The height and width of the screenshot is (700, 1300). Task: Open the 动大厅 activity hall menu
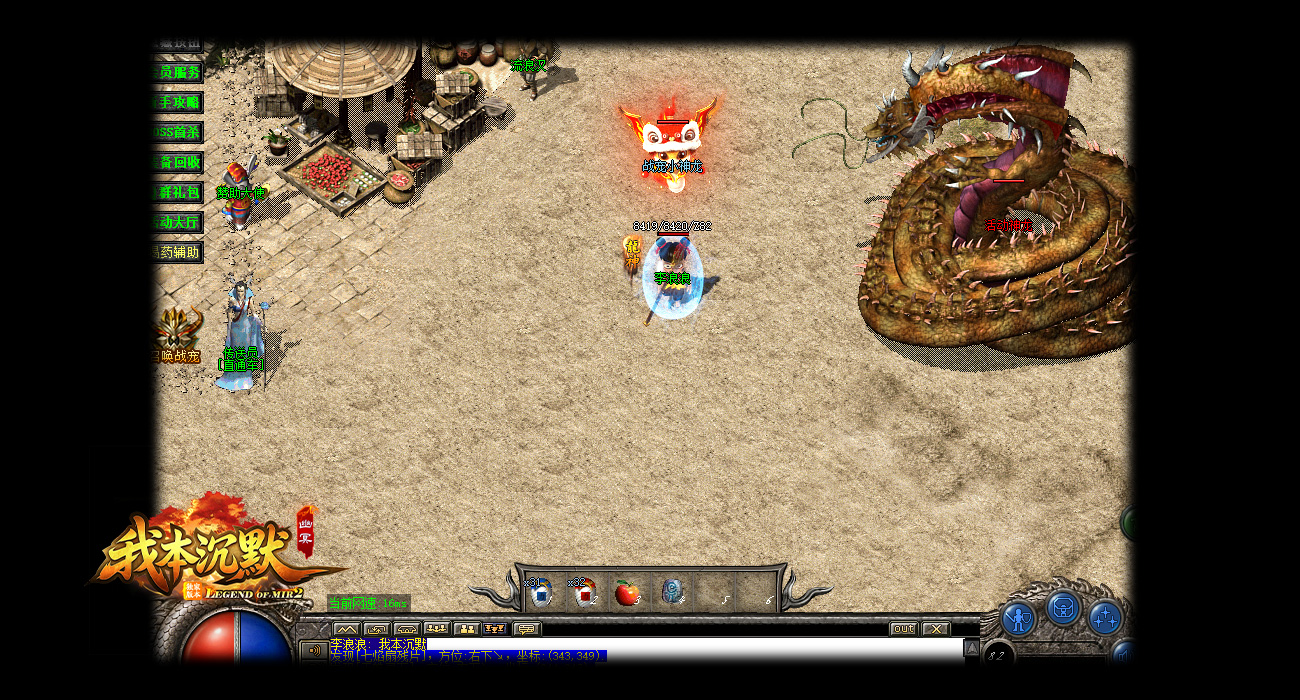pos(179,222)
